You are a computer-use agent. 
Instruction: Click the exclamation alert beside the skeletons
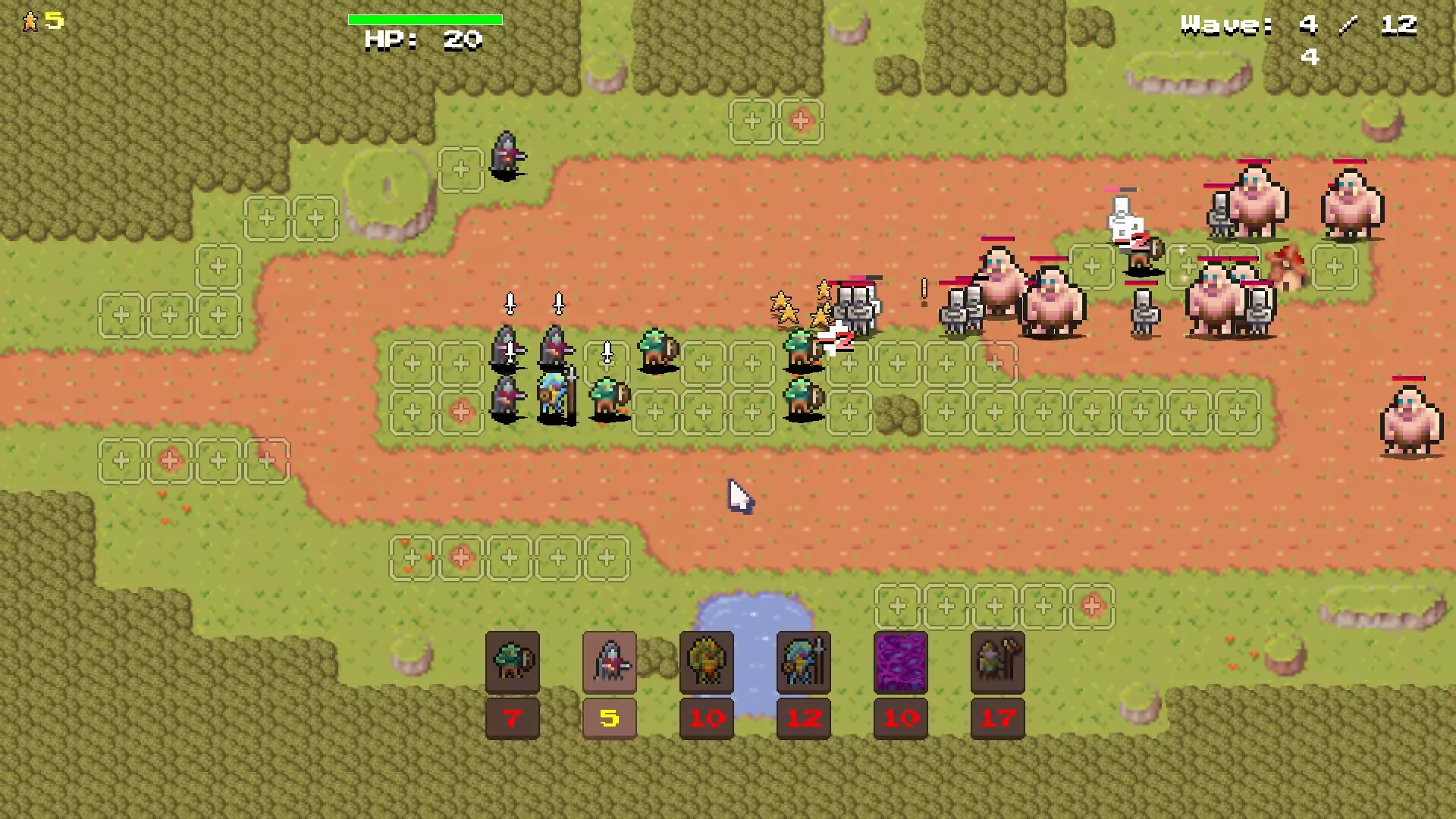point(924,292)
